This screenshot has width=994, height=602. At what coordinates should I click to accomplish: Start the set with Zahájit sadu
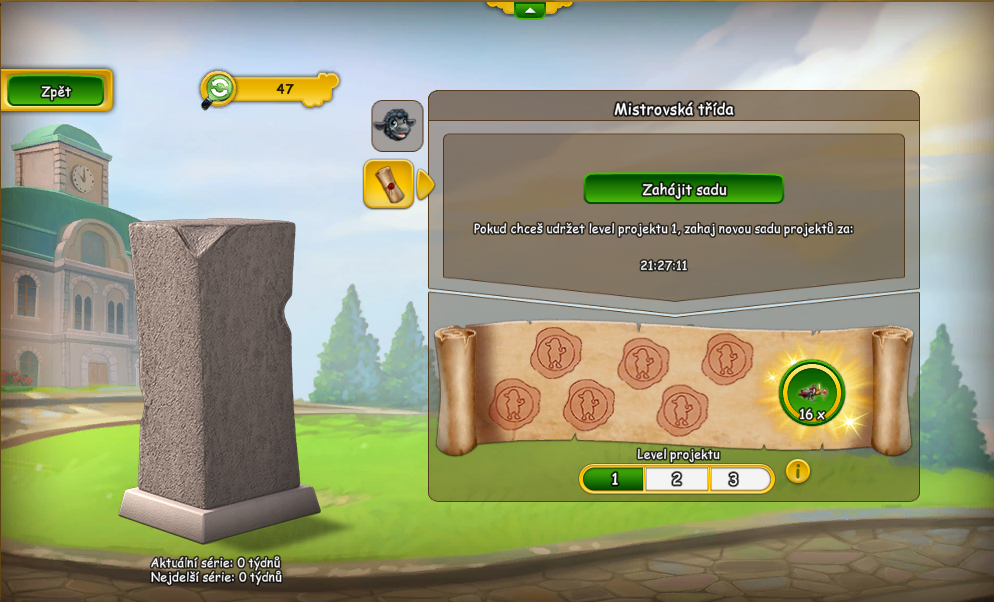tap(683, 189)
